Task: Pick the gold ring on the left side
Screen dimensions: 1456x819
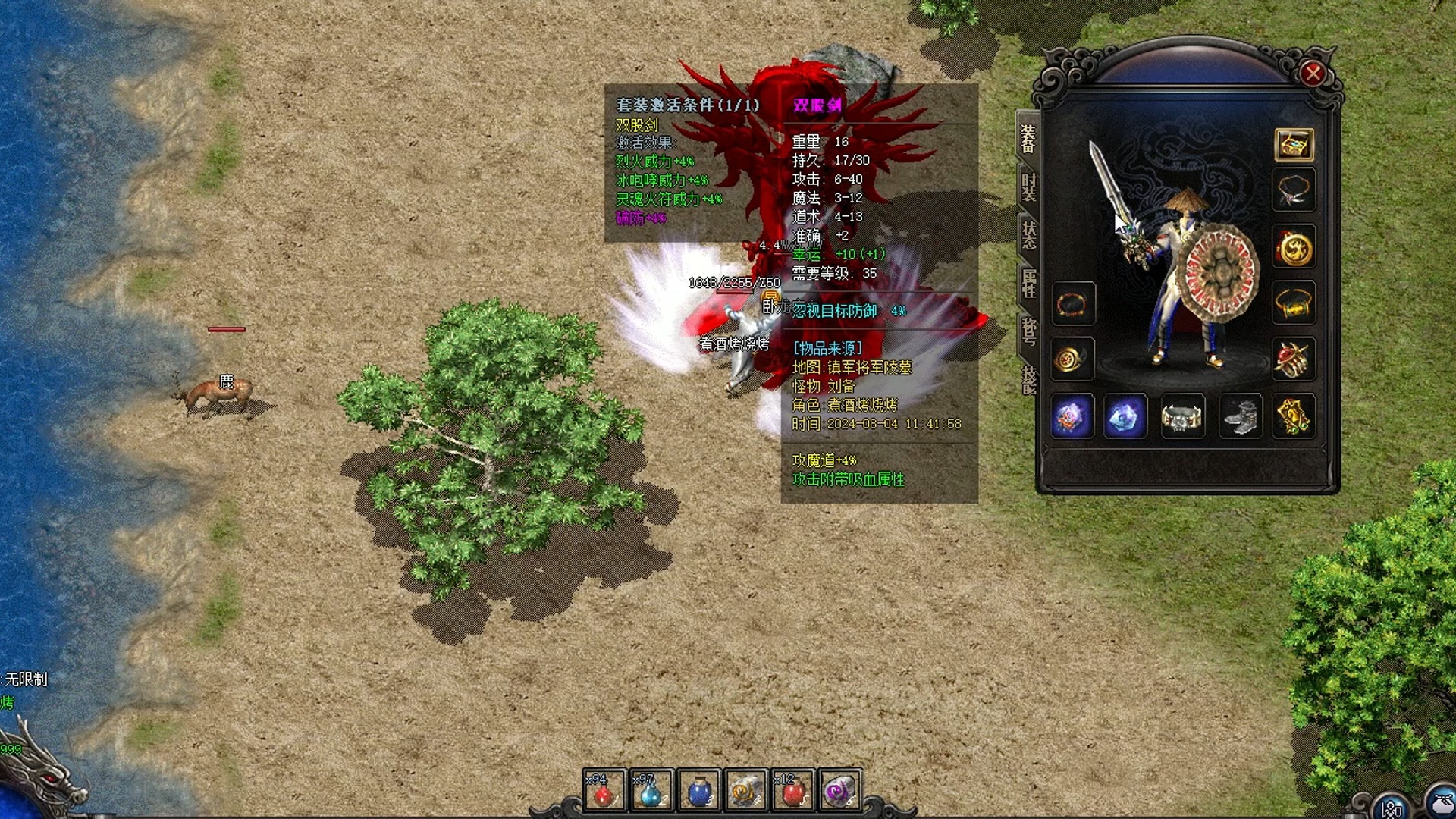Action: tap(1072, 359)
